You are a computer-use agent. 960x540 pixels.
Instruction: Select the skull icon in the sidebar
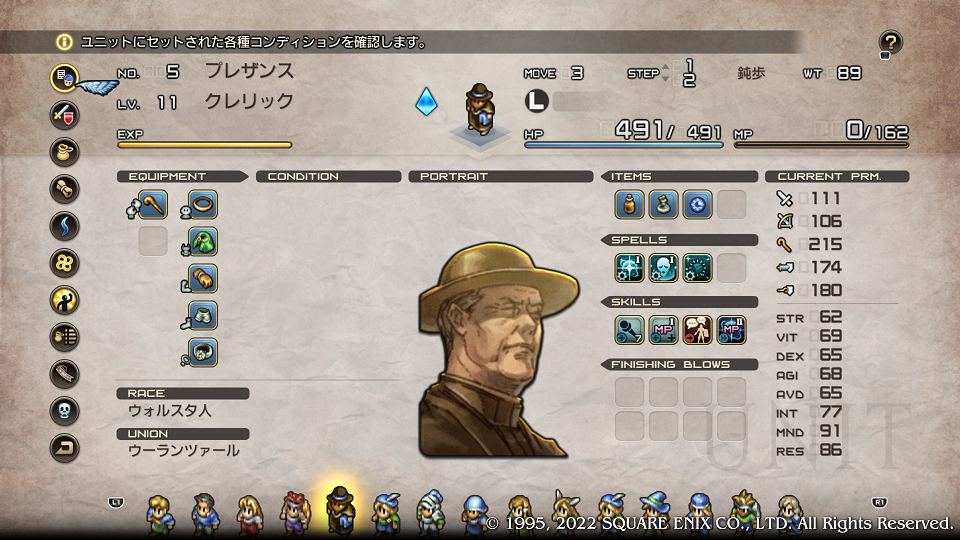pos(65,410)
